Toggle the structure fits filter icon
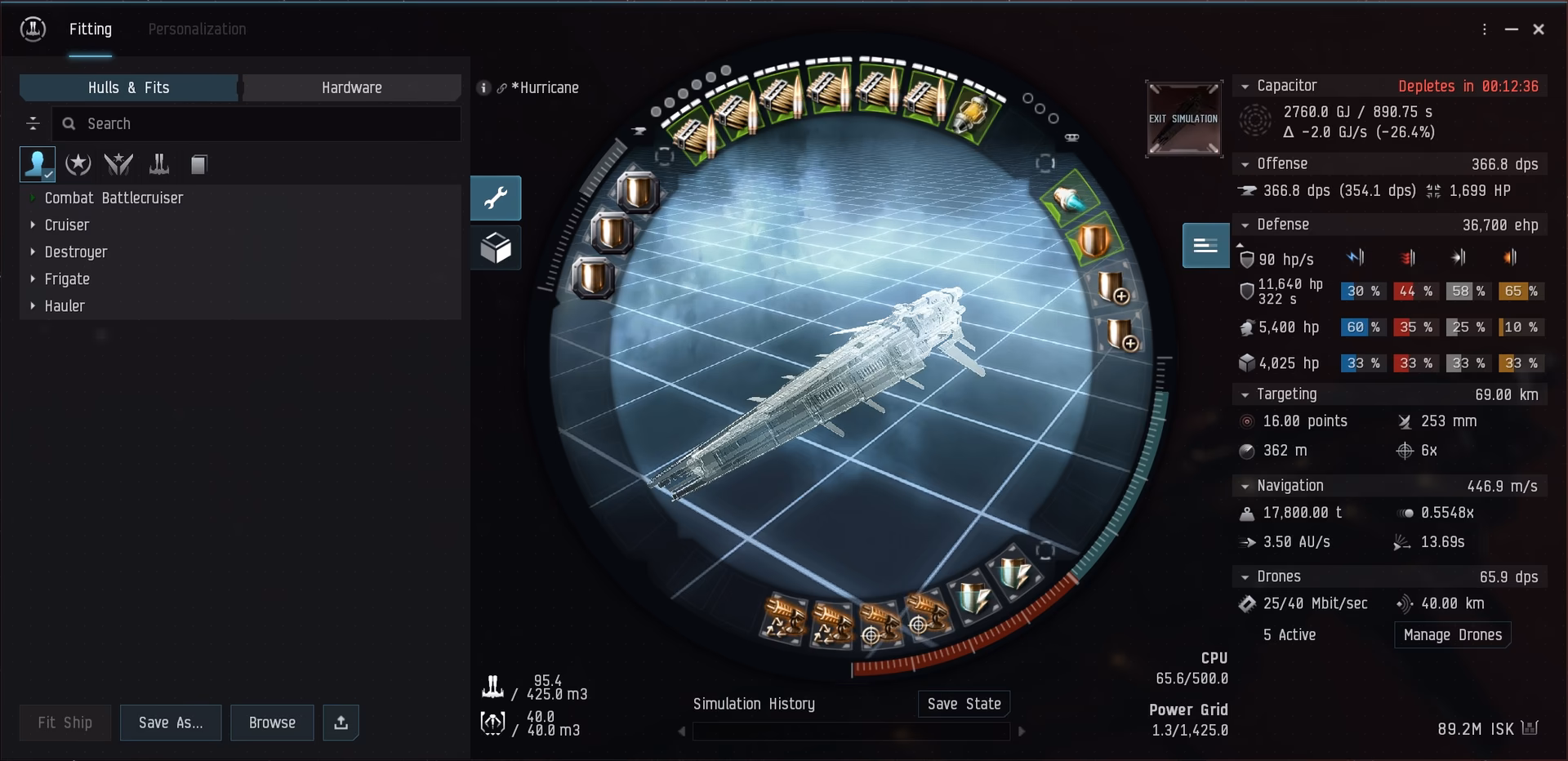Viewport: 1568px width, 761px height. (x=198, y=164)
